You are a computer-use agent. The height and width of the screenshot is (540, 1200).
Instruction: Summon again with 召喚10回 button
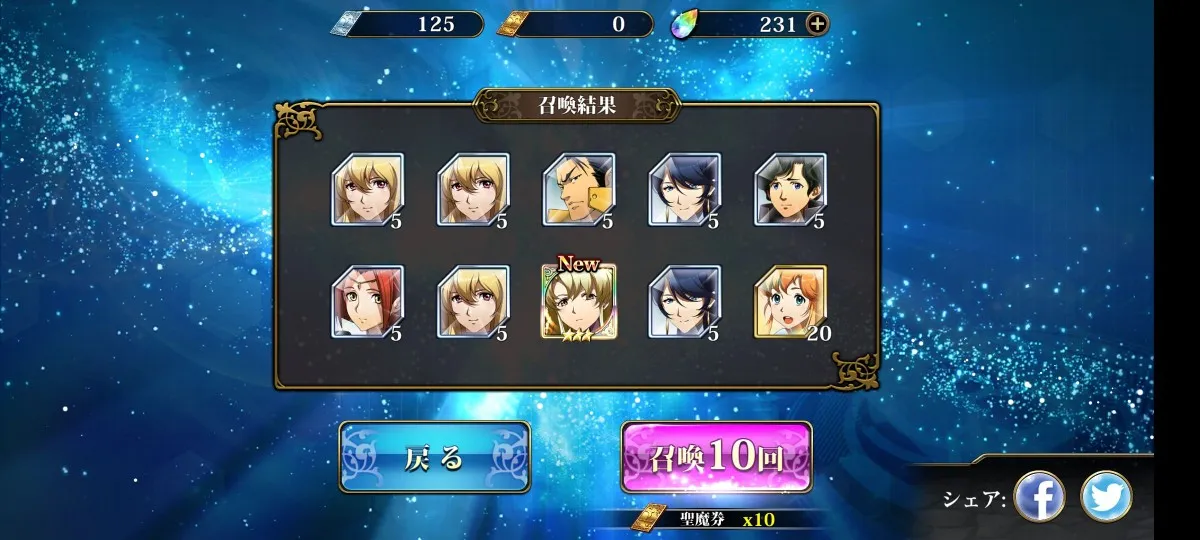pyautogui.click(x=716, y=457)
